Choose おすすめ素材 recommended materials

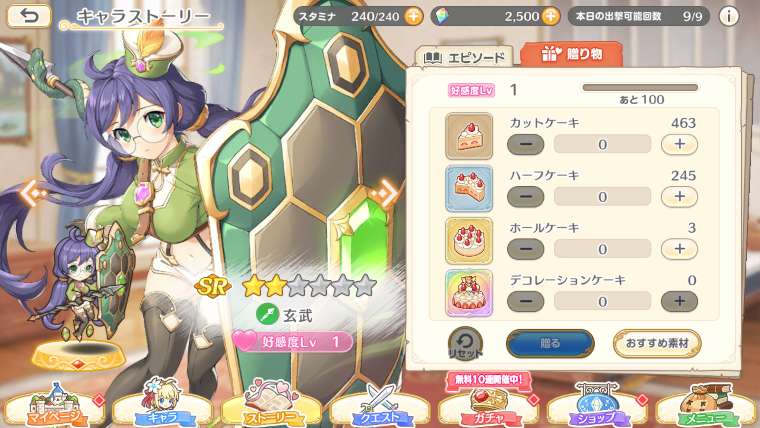656,343
